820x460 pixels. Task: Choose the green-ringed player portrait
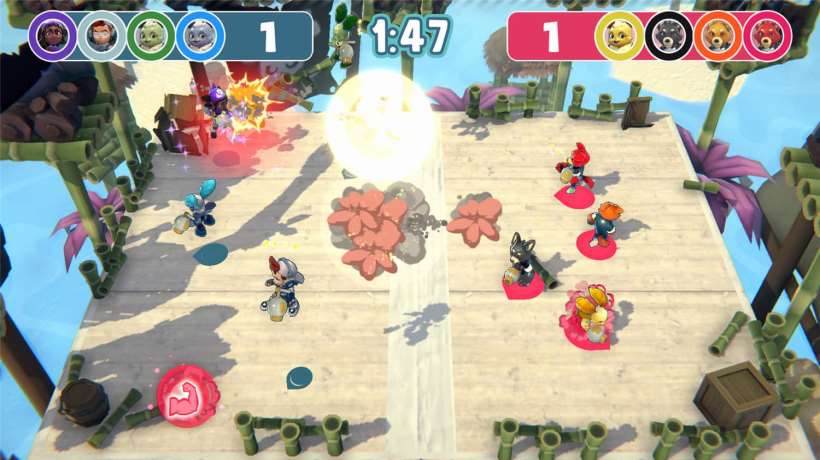pos(151,36)
